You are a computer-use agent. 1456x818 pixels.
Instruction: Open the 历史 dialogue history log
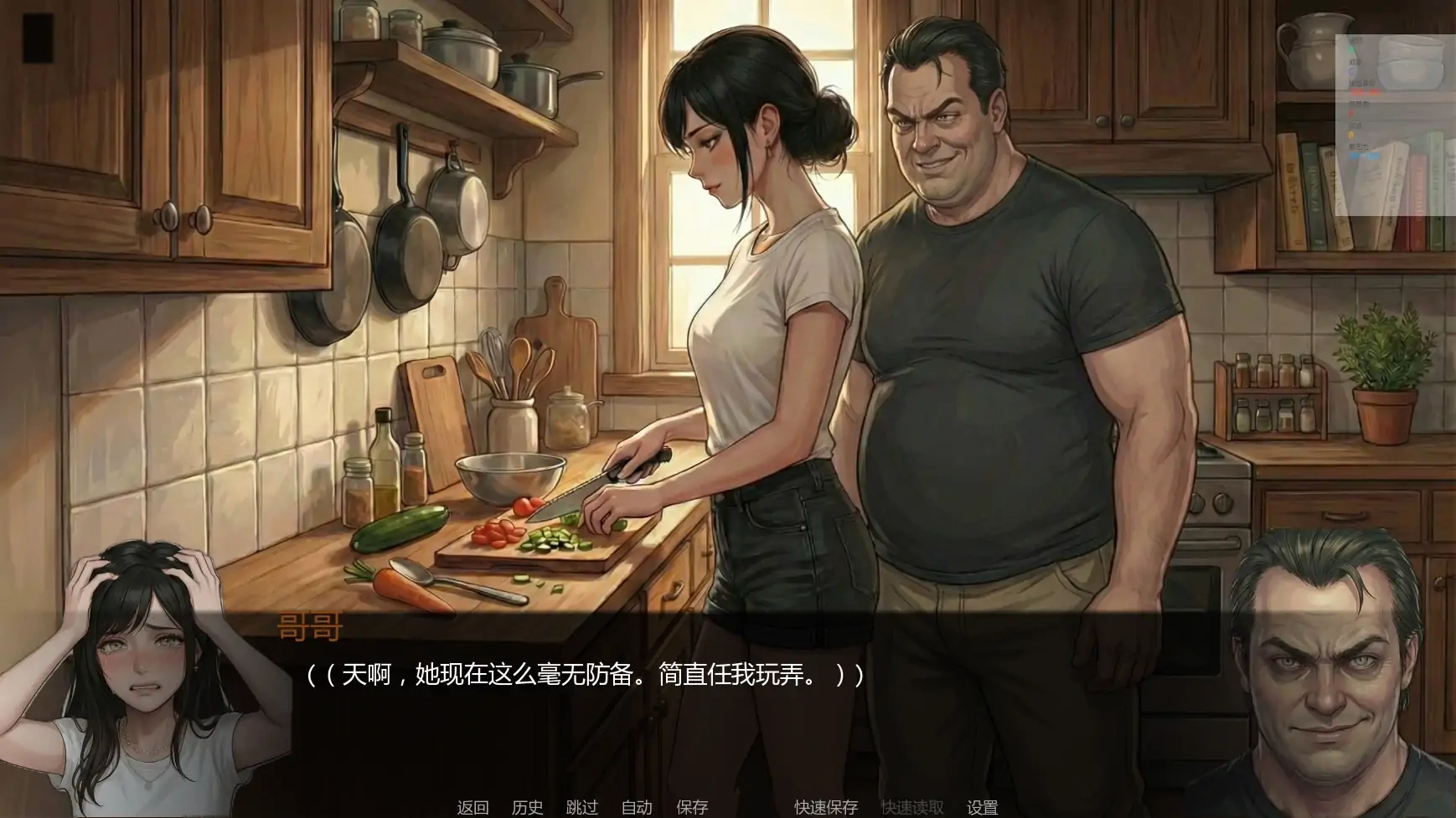tap(527, 808)
